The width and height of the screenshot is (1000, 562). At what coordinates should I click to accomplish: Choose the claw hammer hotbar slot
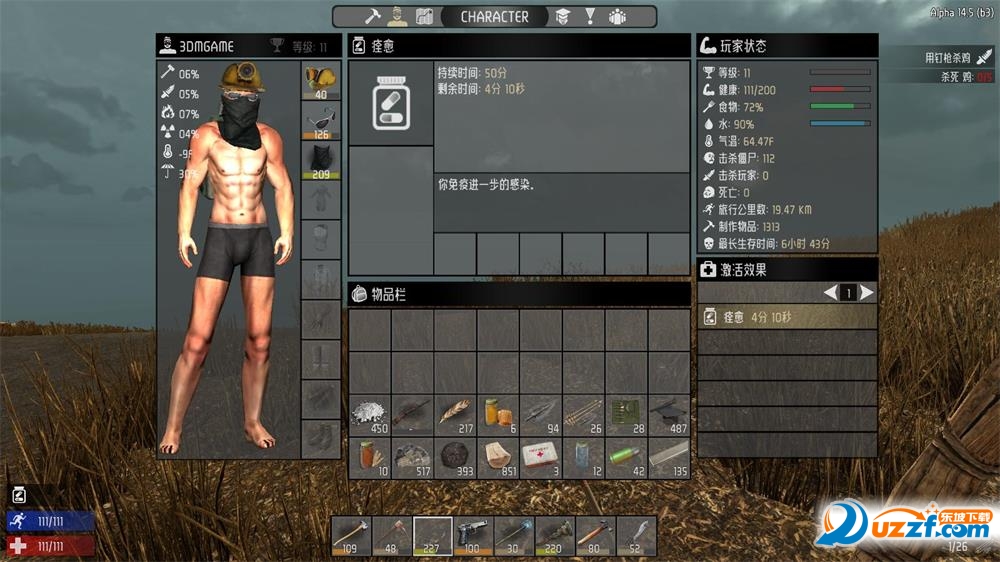pyautogui.click(x=595, y=535)
